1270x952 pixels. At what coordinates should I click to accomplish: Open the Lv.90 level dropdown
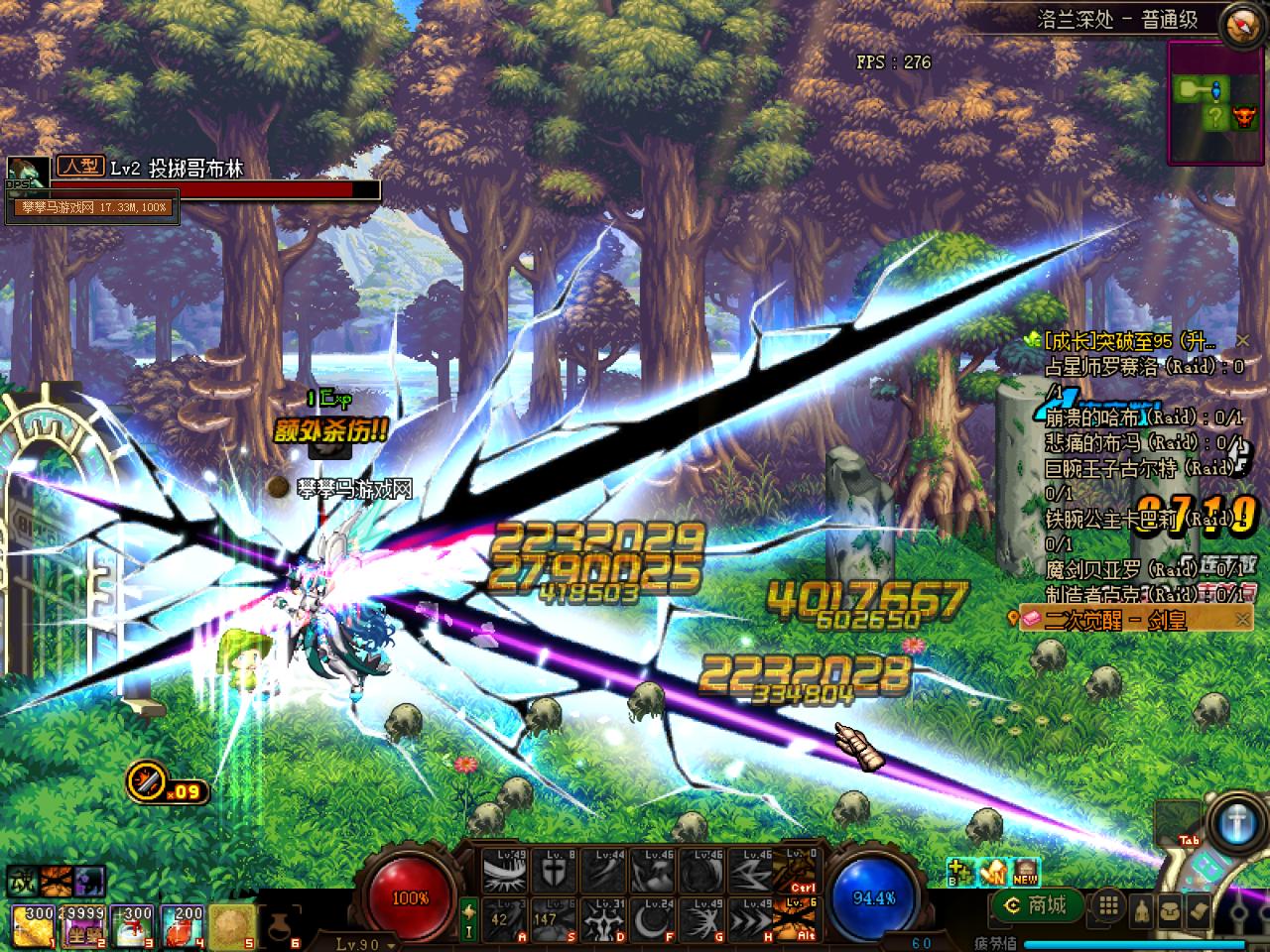(363, 943)
